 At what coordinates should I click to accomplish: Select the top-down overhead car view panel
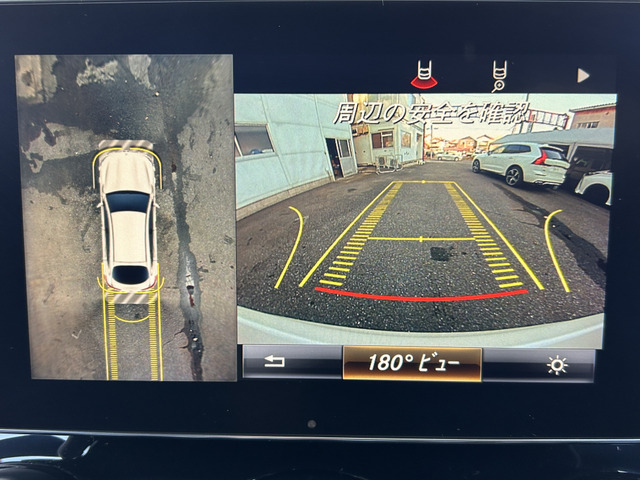point(125,217)
